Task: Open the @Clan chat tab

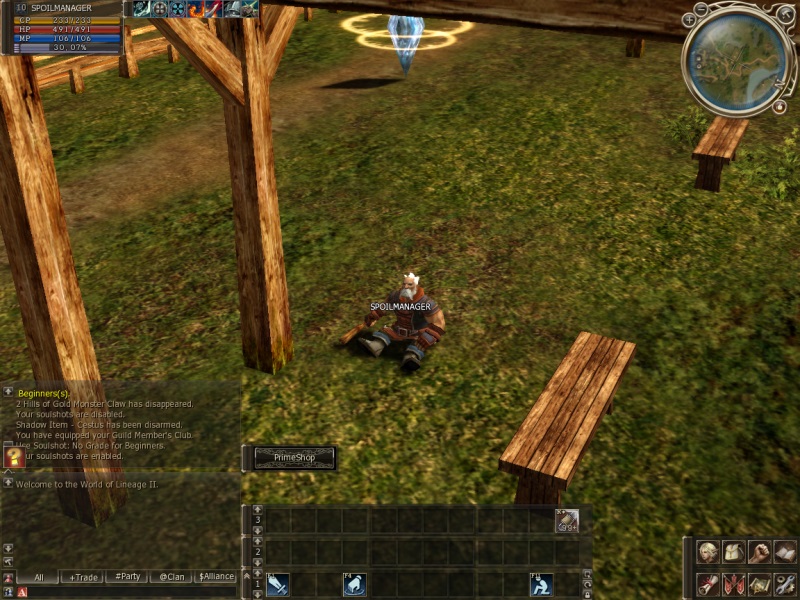Action: click(x=172, y=577)
